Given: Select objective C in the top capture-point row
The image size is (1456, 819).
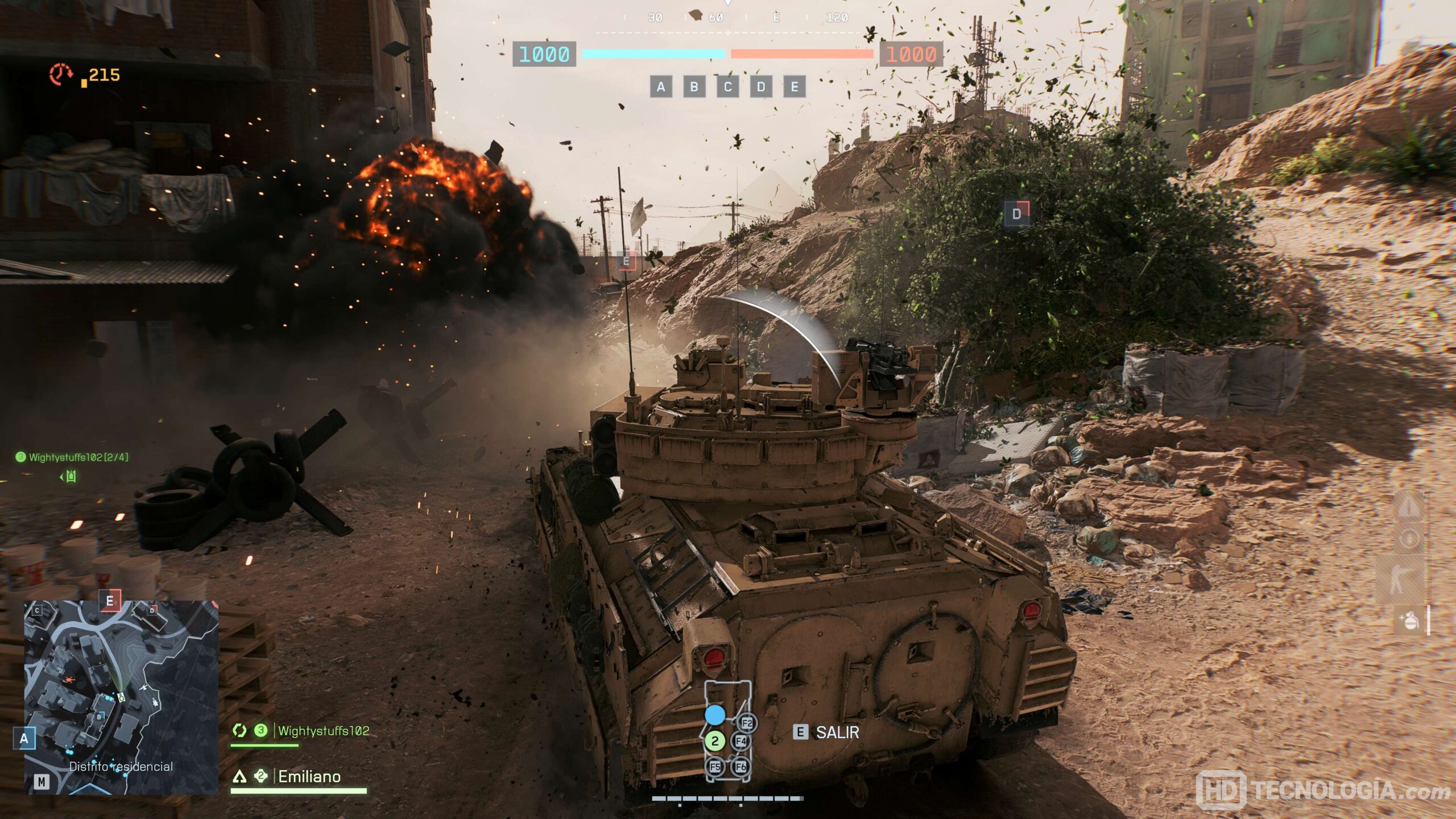Looking at the screenshot, I should point(727,87).
